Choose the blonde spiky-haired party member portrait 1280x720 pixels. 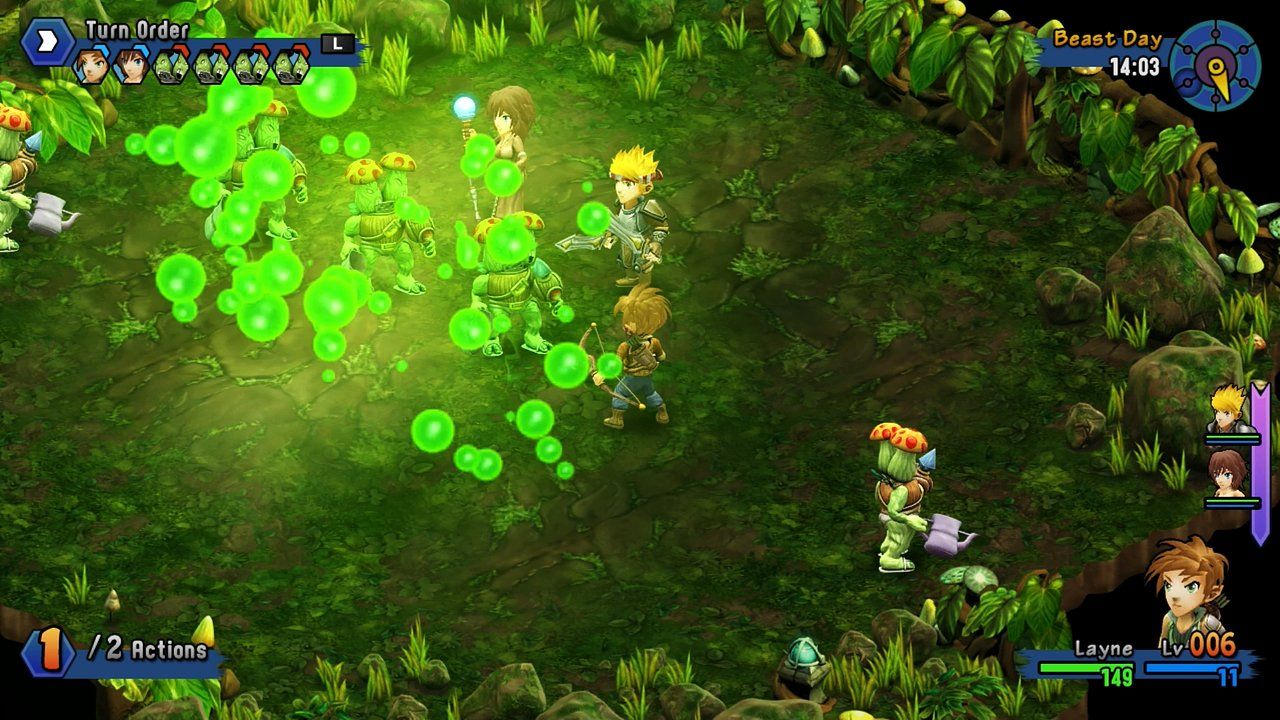click(x=1228, y=410)
